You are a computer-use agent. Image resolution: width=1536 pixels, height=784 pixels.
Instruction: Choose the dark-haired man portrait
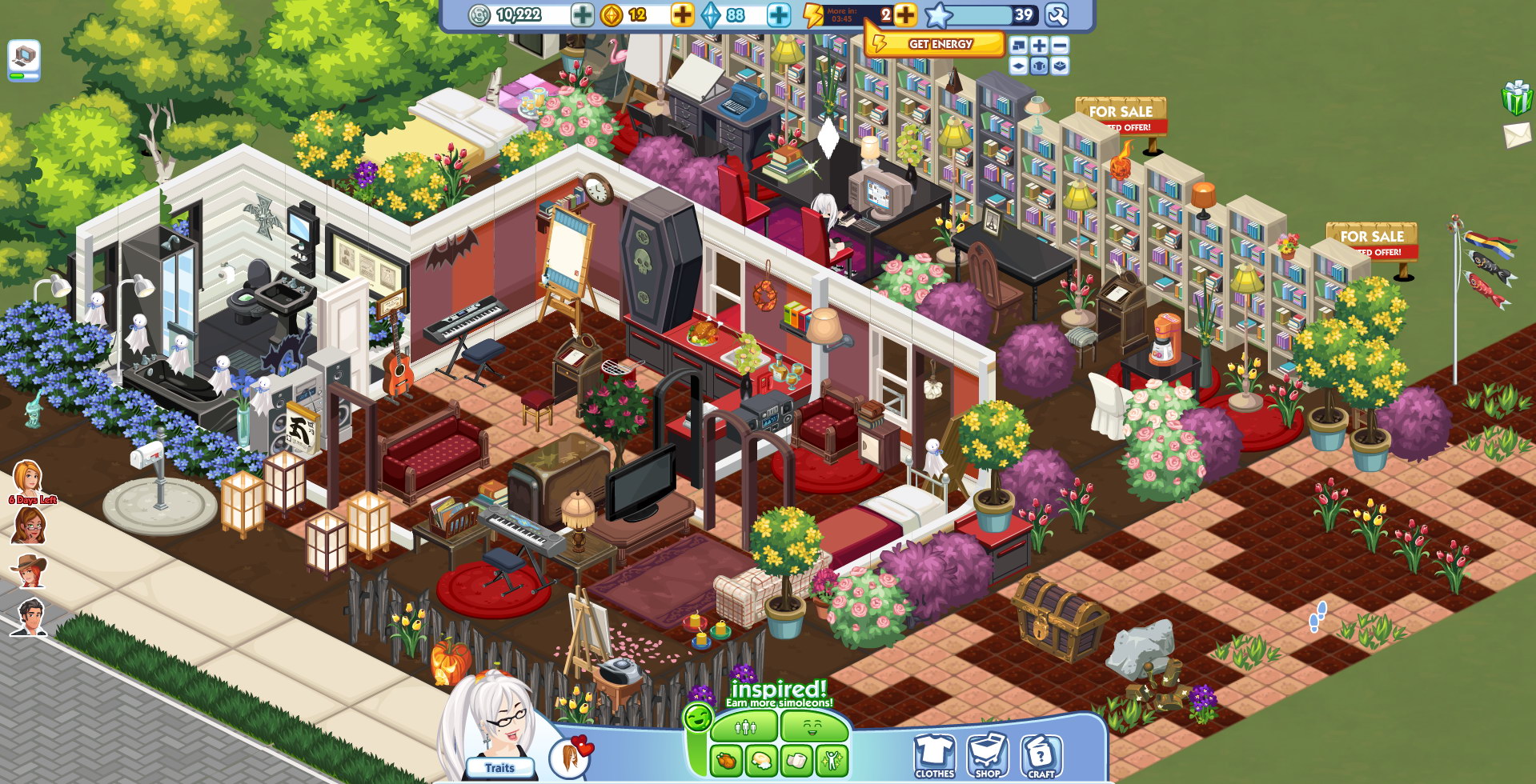[x=29, y=618]
